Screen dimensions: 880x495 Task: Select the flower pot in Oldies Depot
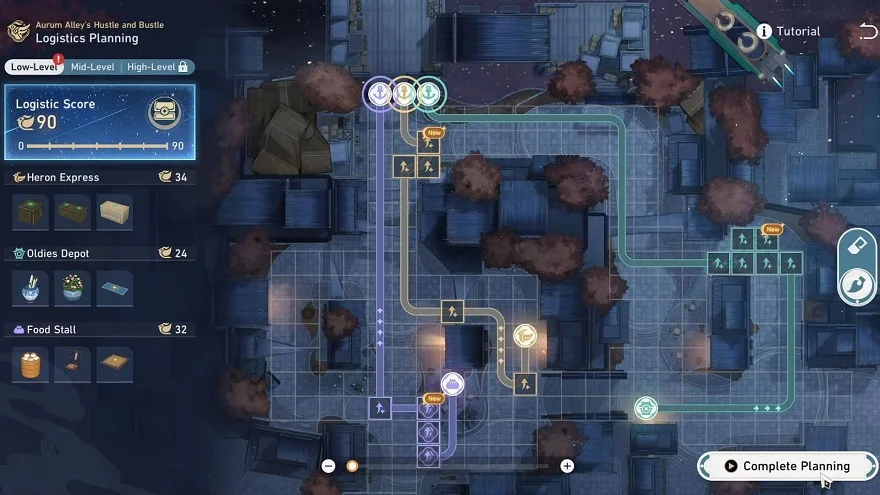(72, 288)
